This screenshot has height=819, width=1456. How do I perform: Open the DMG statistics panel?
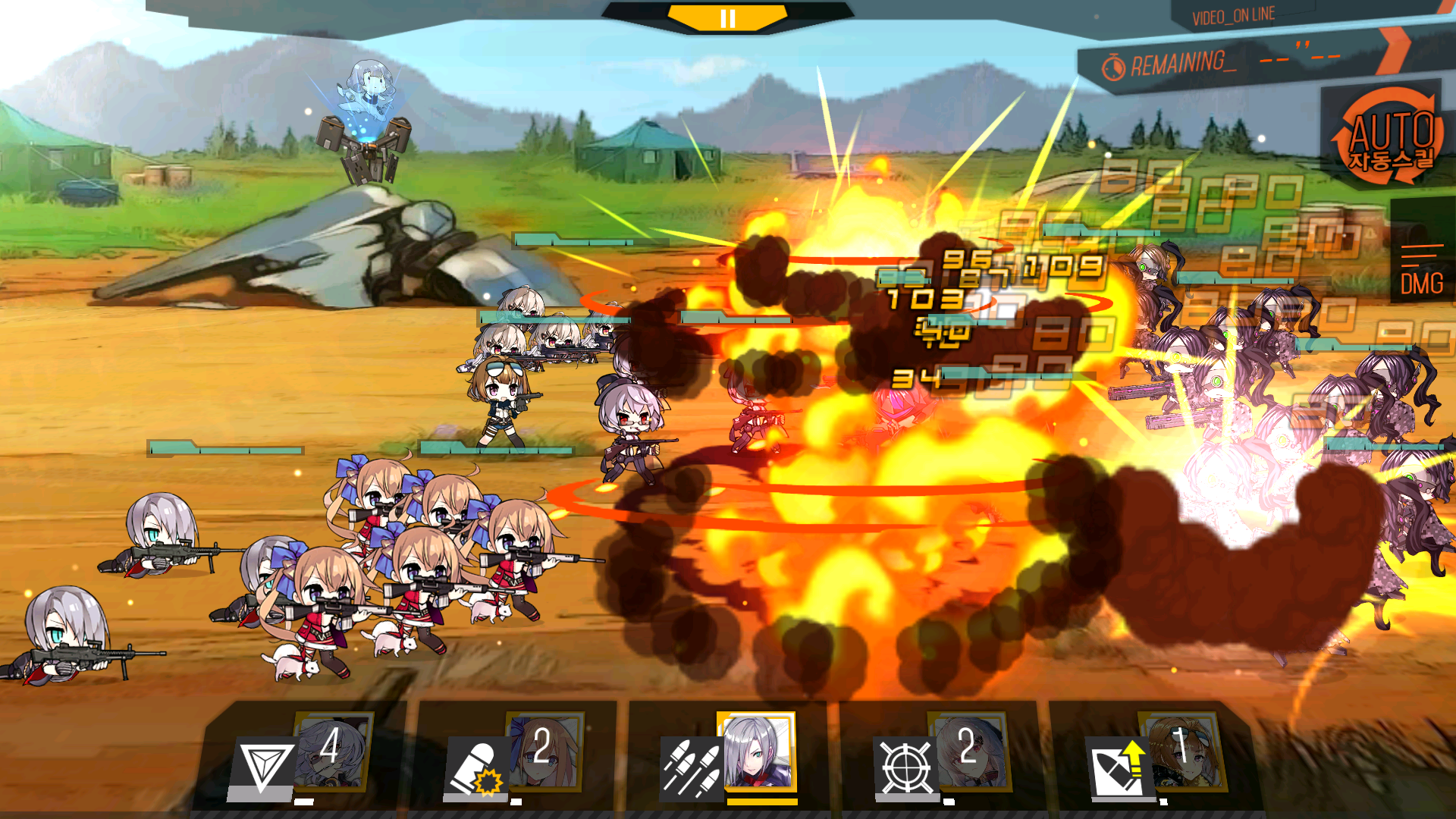pyautogui.click(x=1422, y=271)
